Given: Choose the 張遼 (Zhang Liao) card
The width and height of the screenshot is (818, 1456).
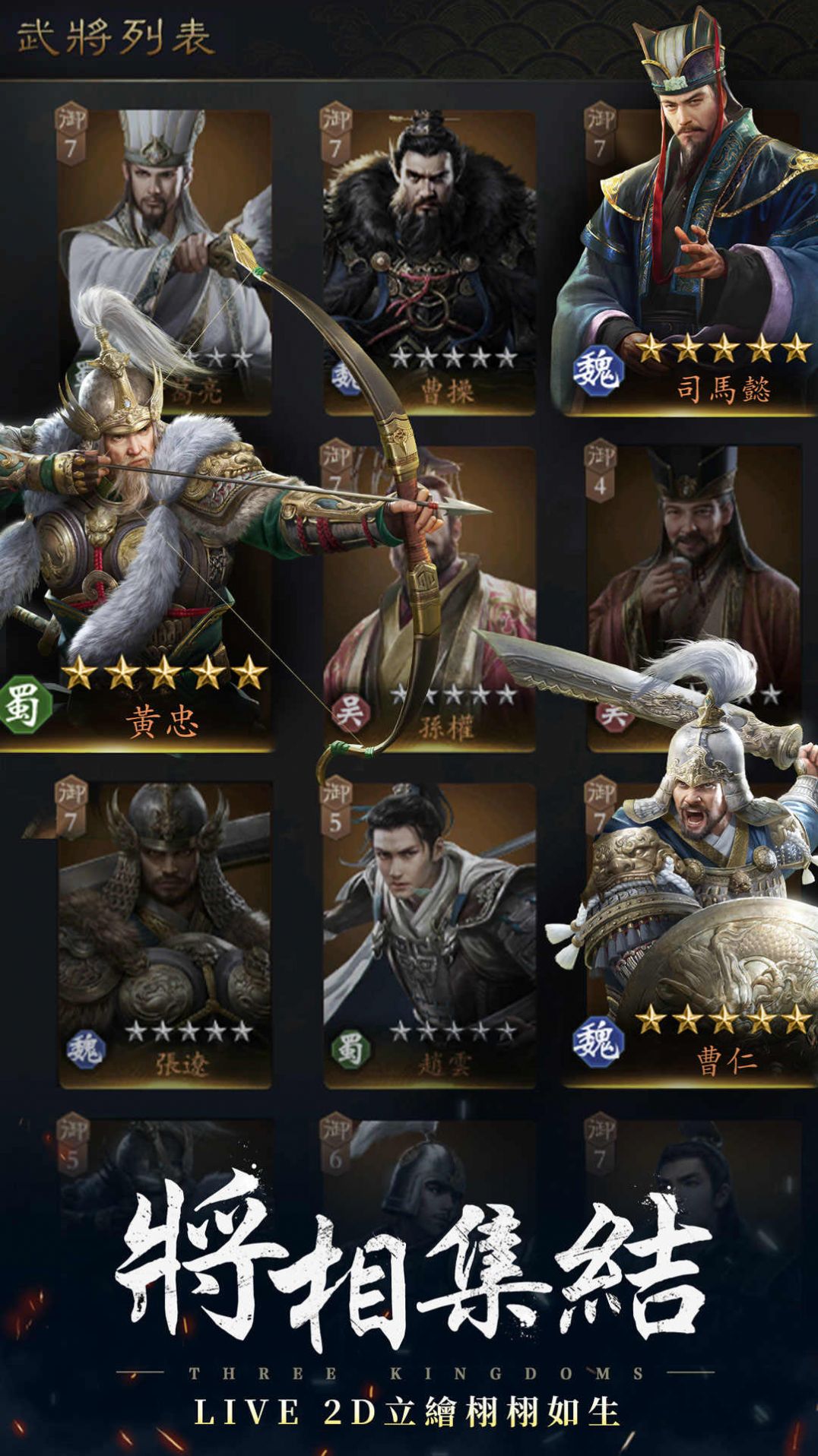Looking at the screenshot, I should tap(165, 935).
